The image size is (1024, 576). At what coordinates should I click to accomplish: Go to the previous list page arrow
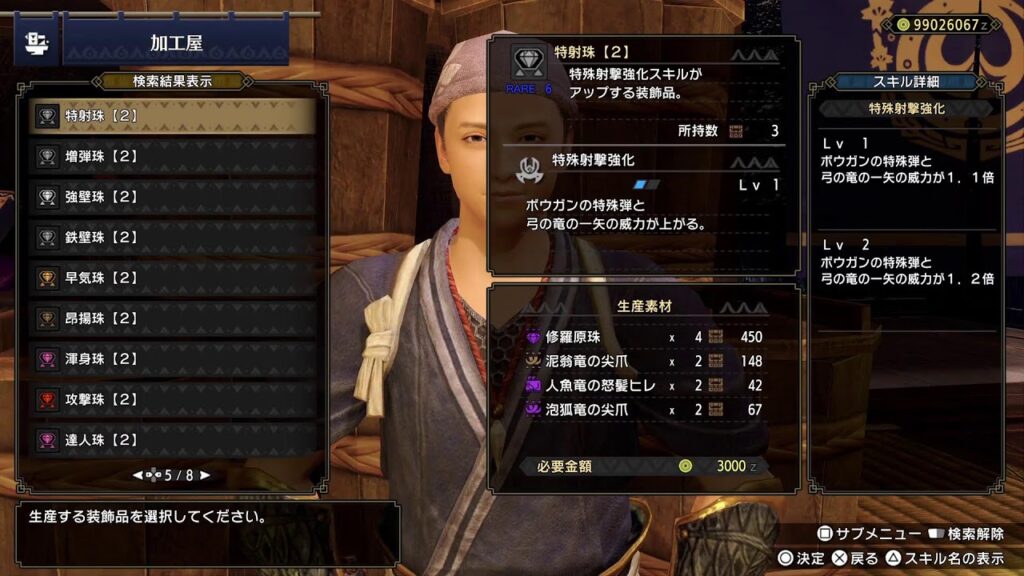[138, 475]
